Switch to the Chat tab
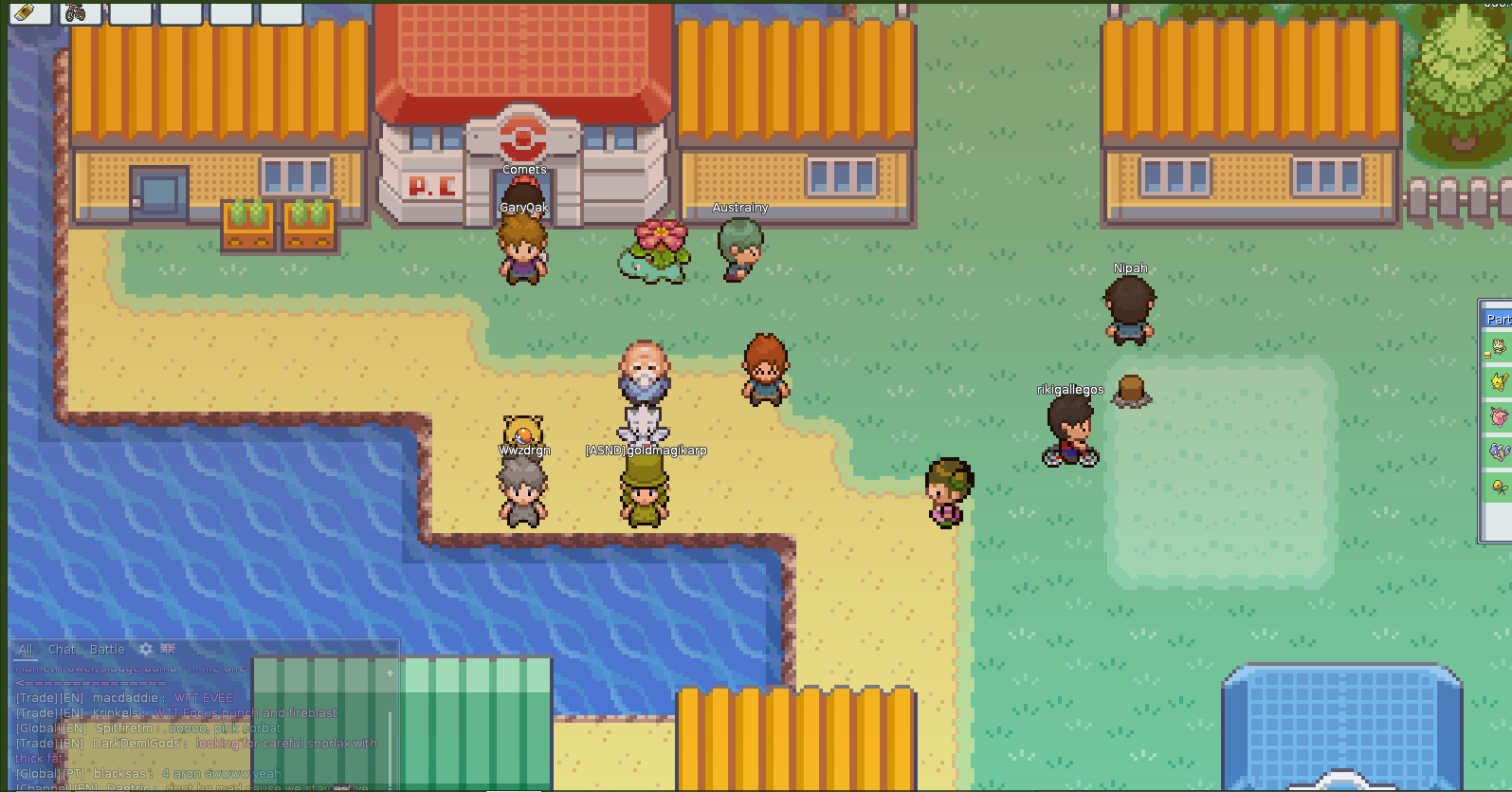Screen dimensions: 1512x792 click(62, 649)
